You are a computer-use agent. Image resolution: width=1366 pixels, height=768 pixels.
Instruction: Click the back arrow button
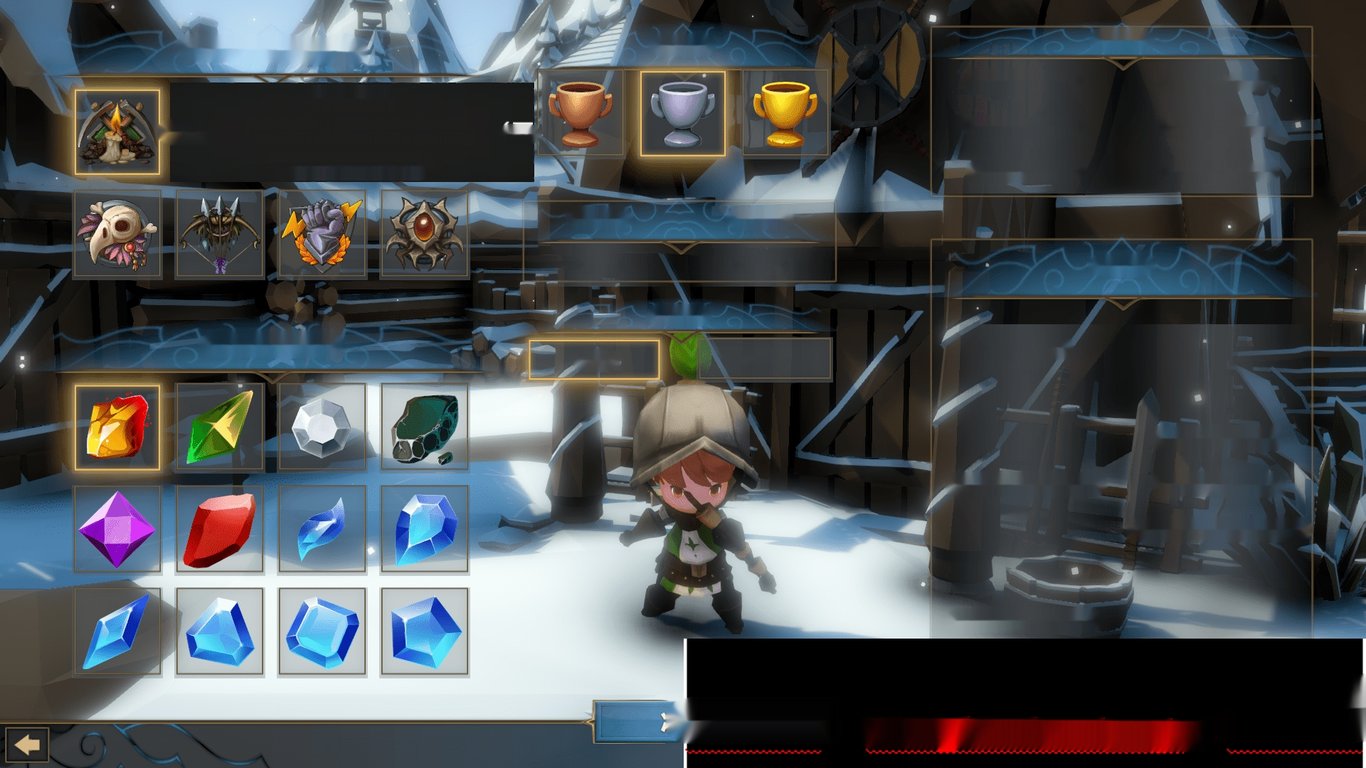[26, 745]
